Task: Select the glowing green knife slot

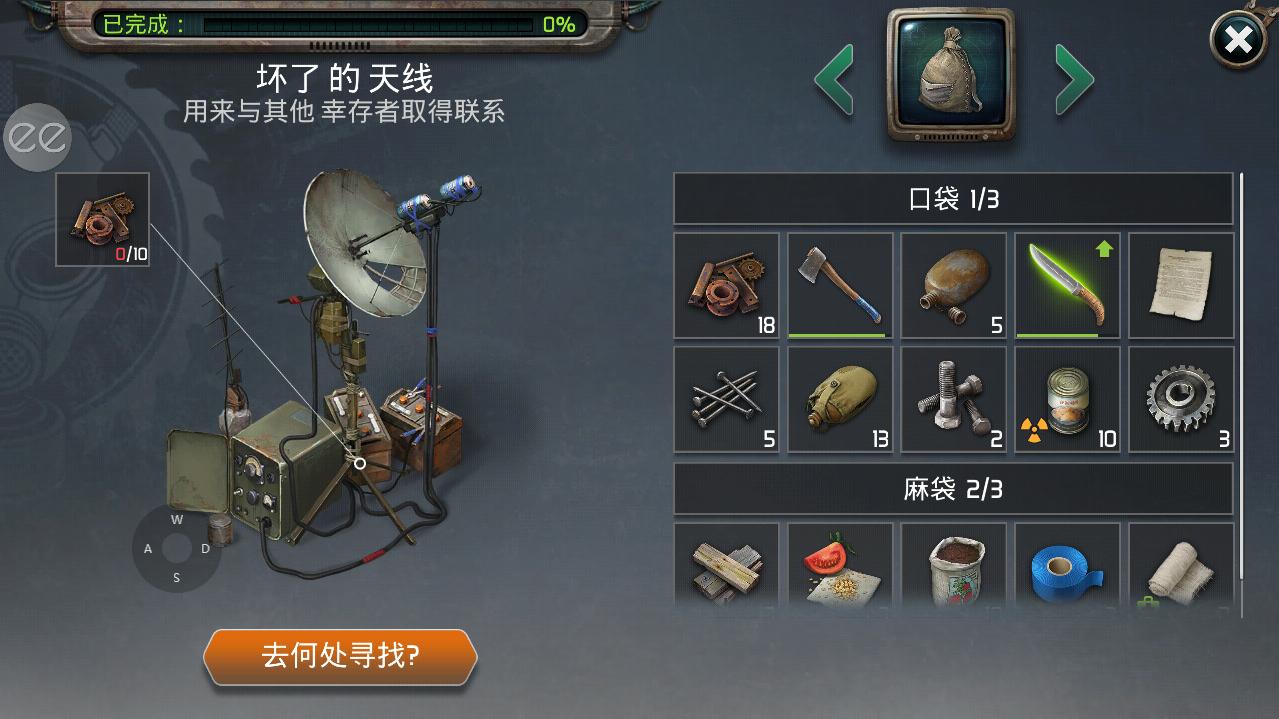Action: (x=1068, y=286)
